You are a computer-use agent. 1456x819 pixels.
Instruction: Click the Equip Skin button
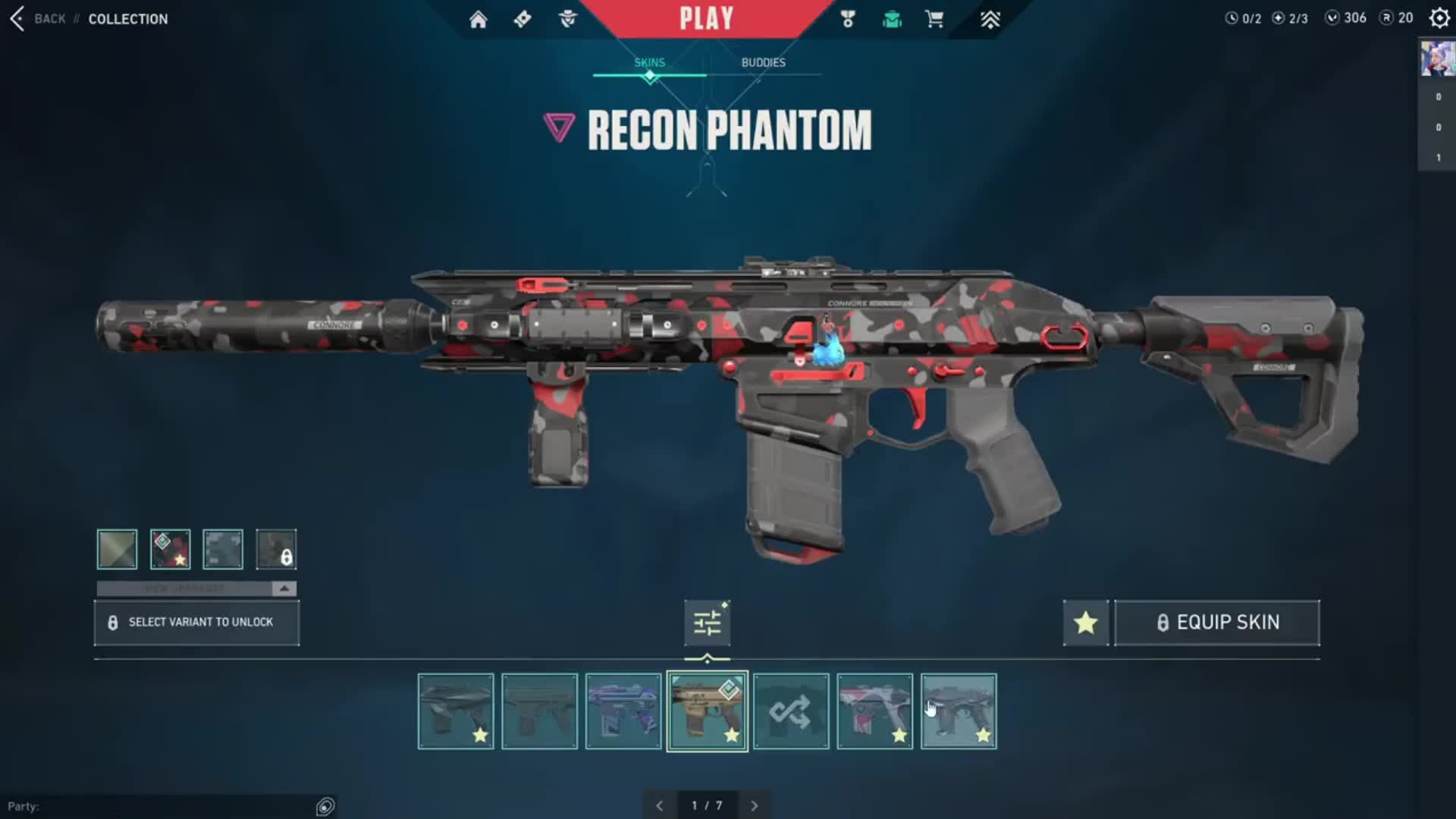click(x=1216, y=623)
